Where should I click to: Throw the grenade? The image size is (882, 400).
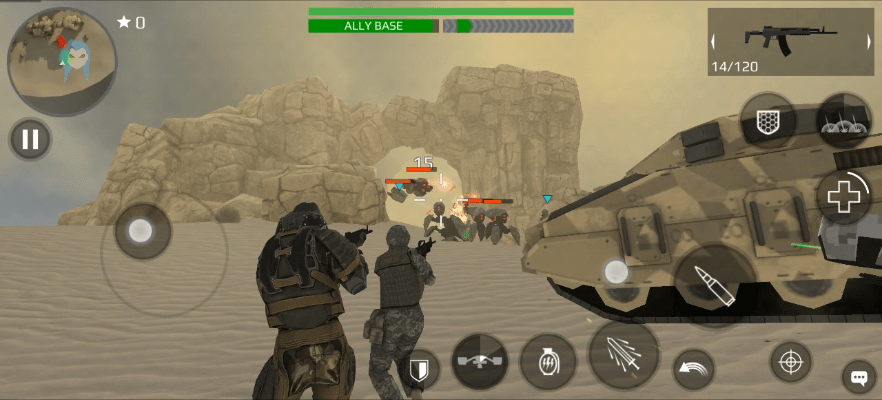pos(548,361)
